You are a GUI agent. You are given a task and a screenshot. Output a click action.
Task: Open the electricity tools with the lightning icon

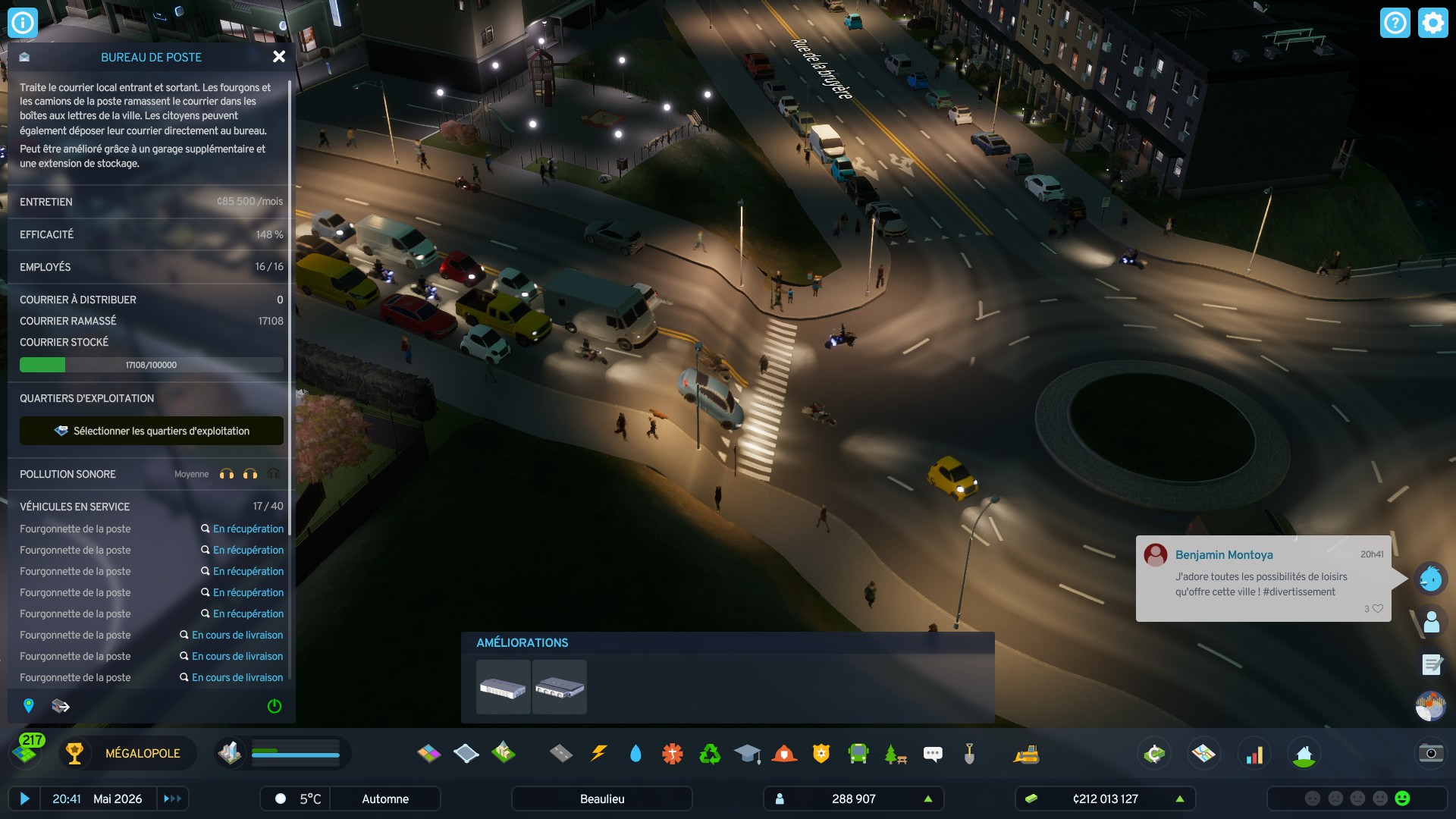(599, 753)
